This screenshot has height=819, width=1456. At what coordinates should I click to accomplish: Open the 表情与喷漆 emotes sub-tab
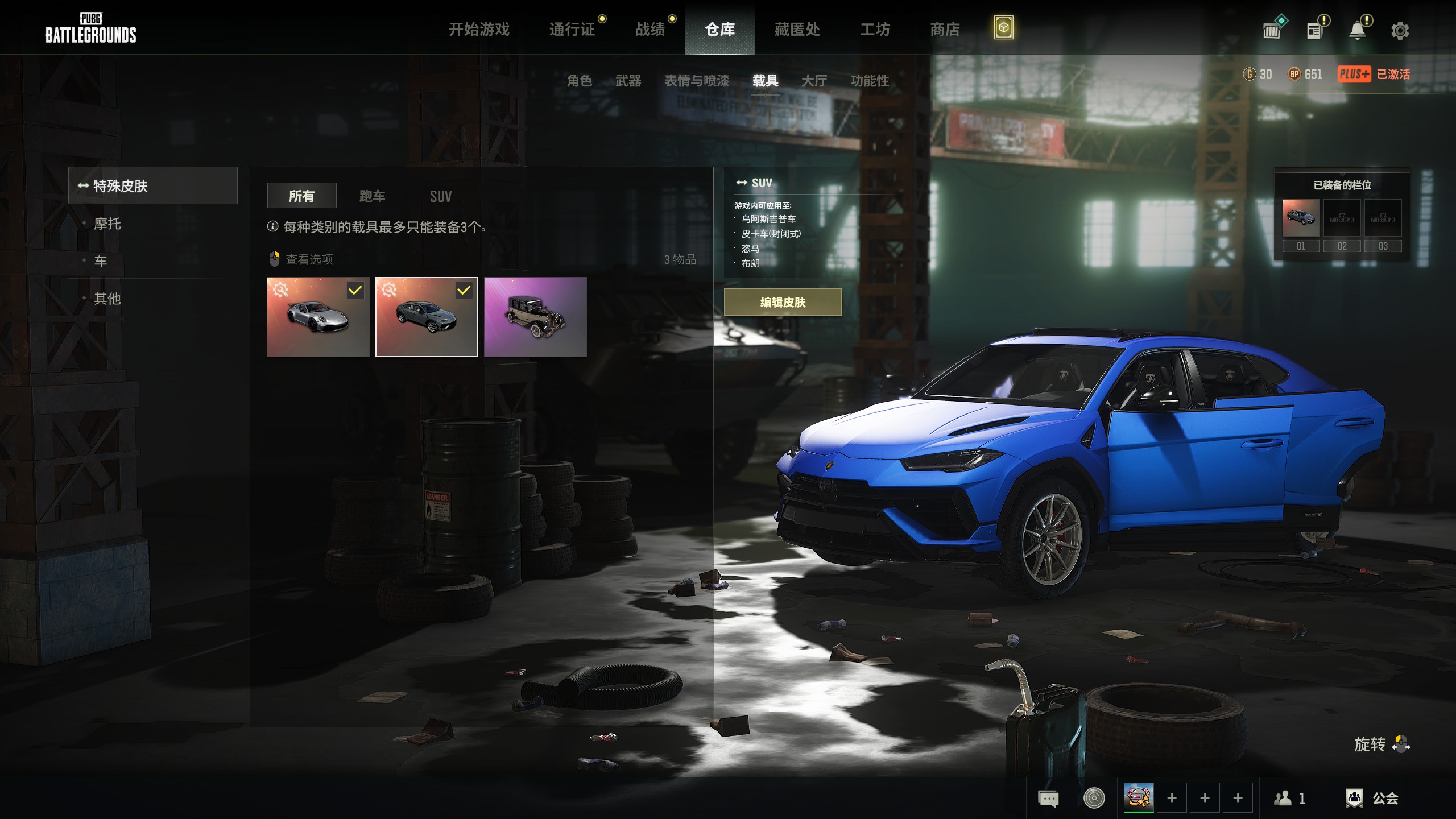(697, 81)
